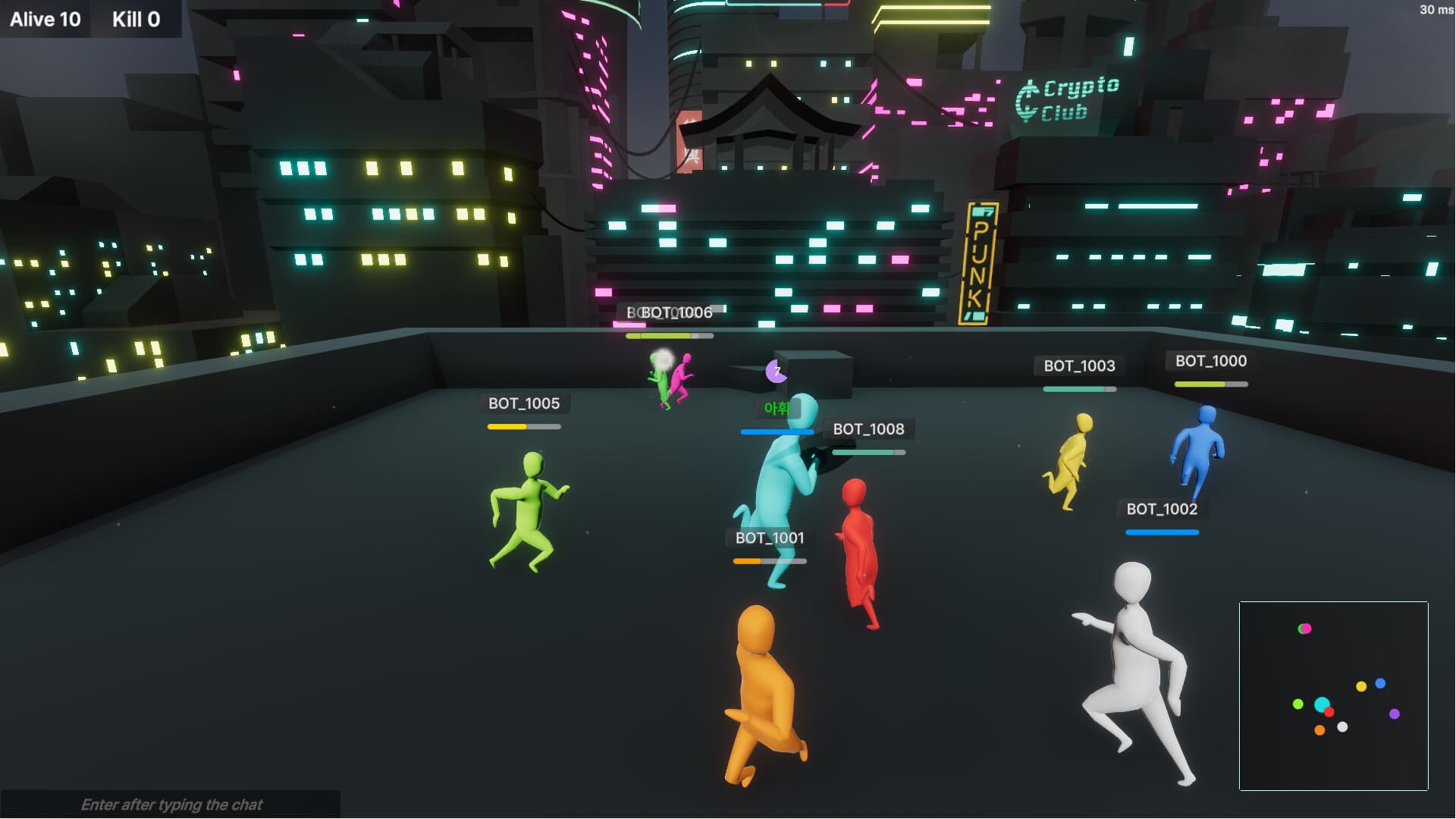
Task: Click the Alive 10 counter
Action: [44, 19]
